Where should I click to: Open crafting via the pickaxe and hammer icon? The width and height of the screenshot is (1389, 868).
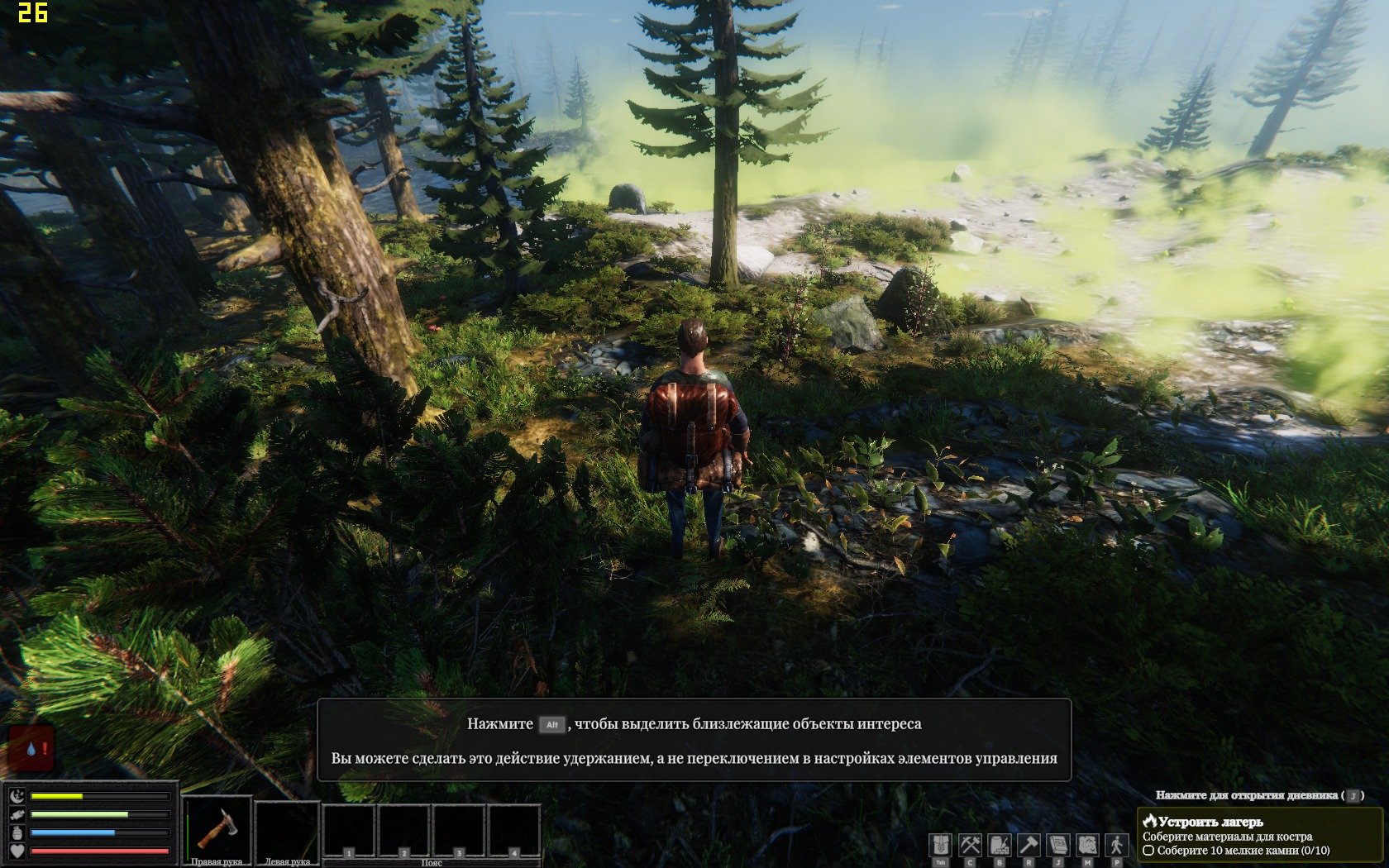coord(970,845)
